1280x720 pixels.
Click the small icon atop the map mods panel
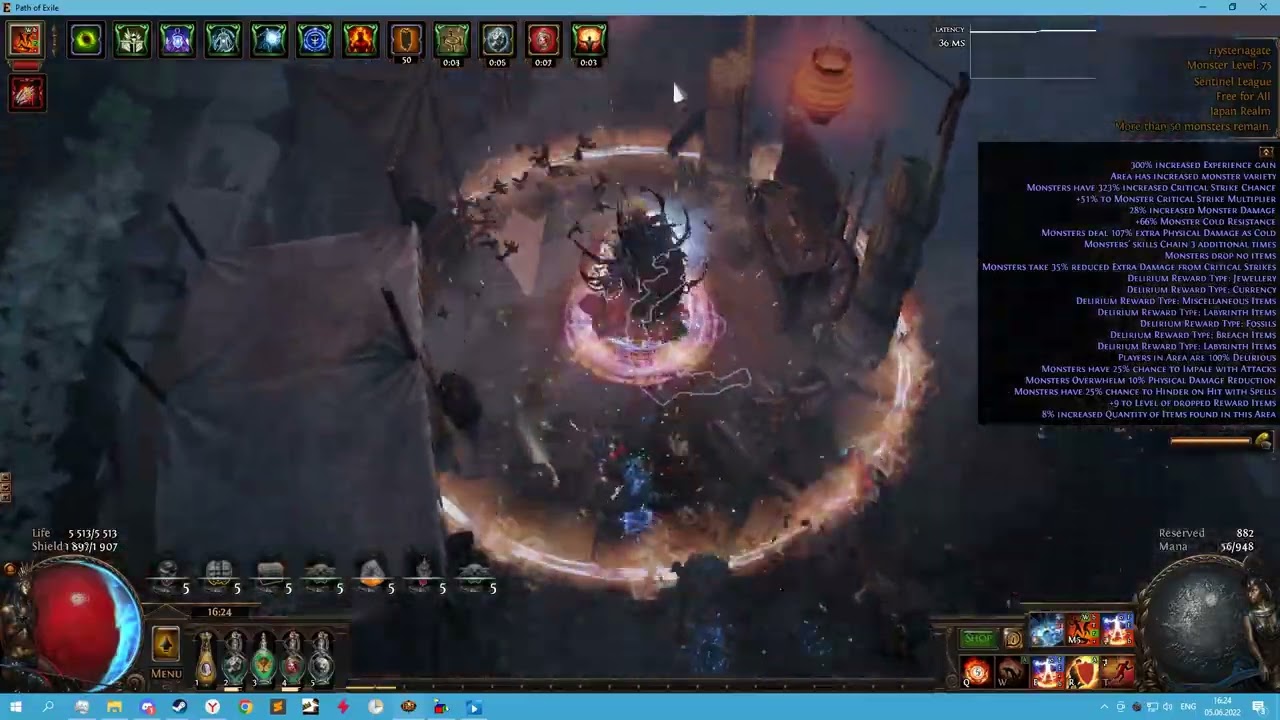[x=1266, y=152]
